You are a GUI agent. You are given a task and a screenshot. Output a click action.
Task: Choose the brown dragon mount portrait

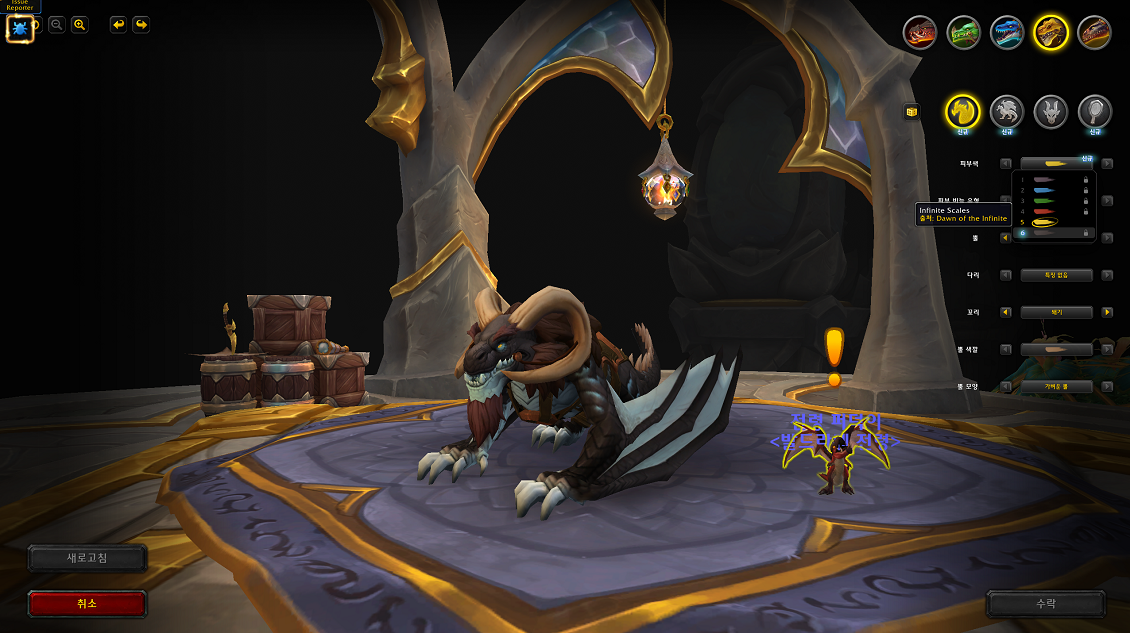[1094, 33]
